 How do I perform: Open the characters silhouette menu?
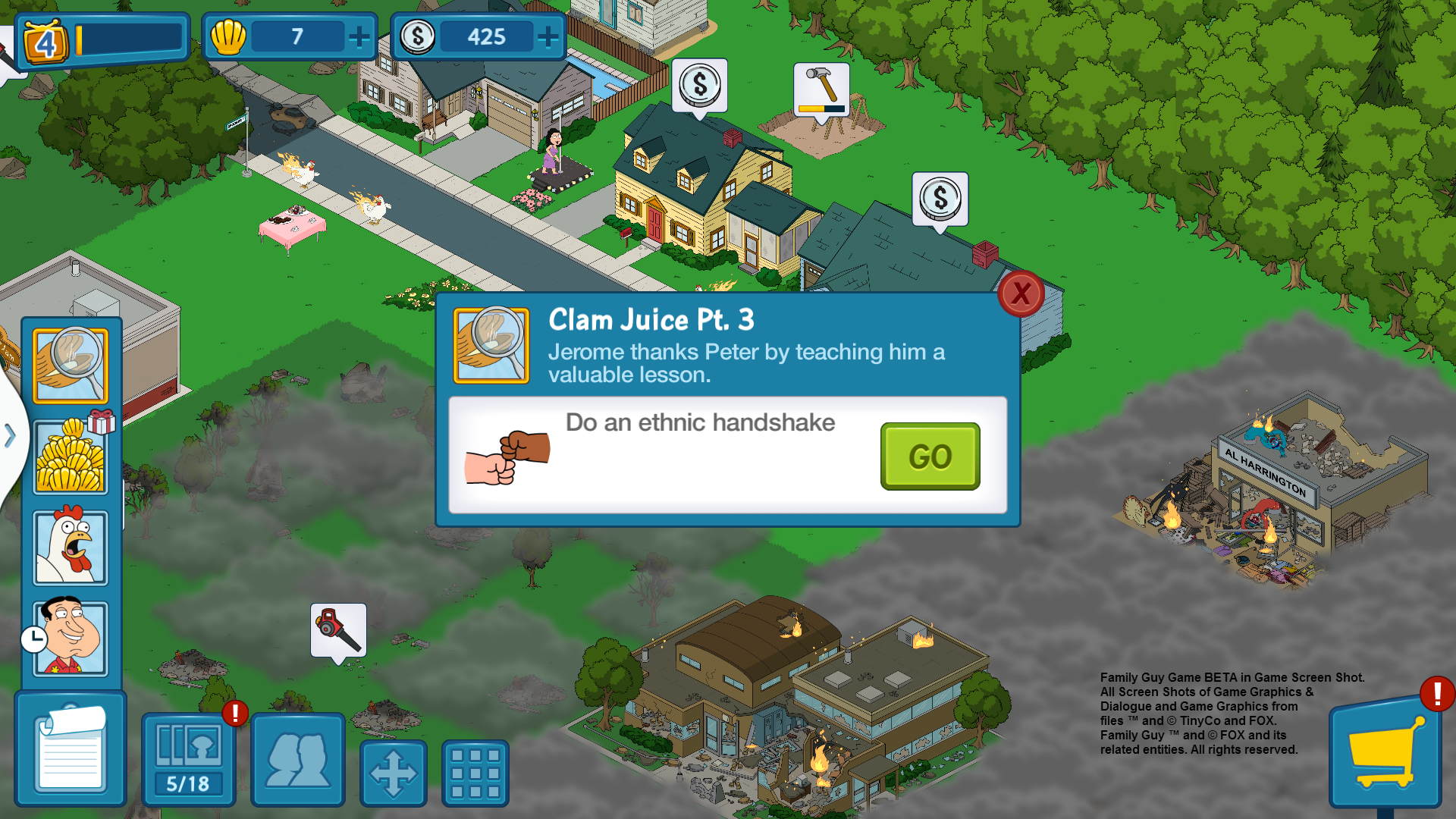298,760
